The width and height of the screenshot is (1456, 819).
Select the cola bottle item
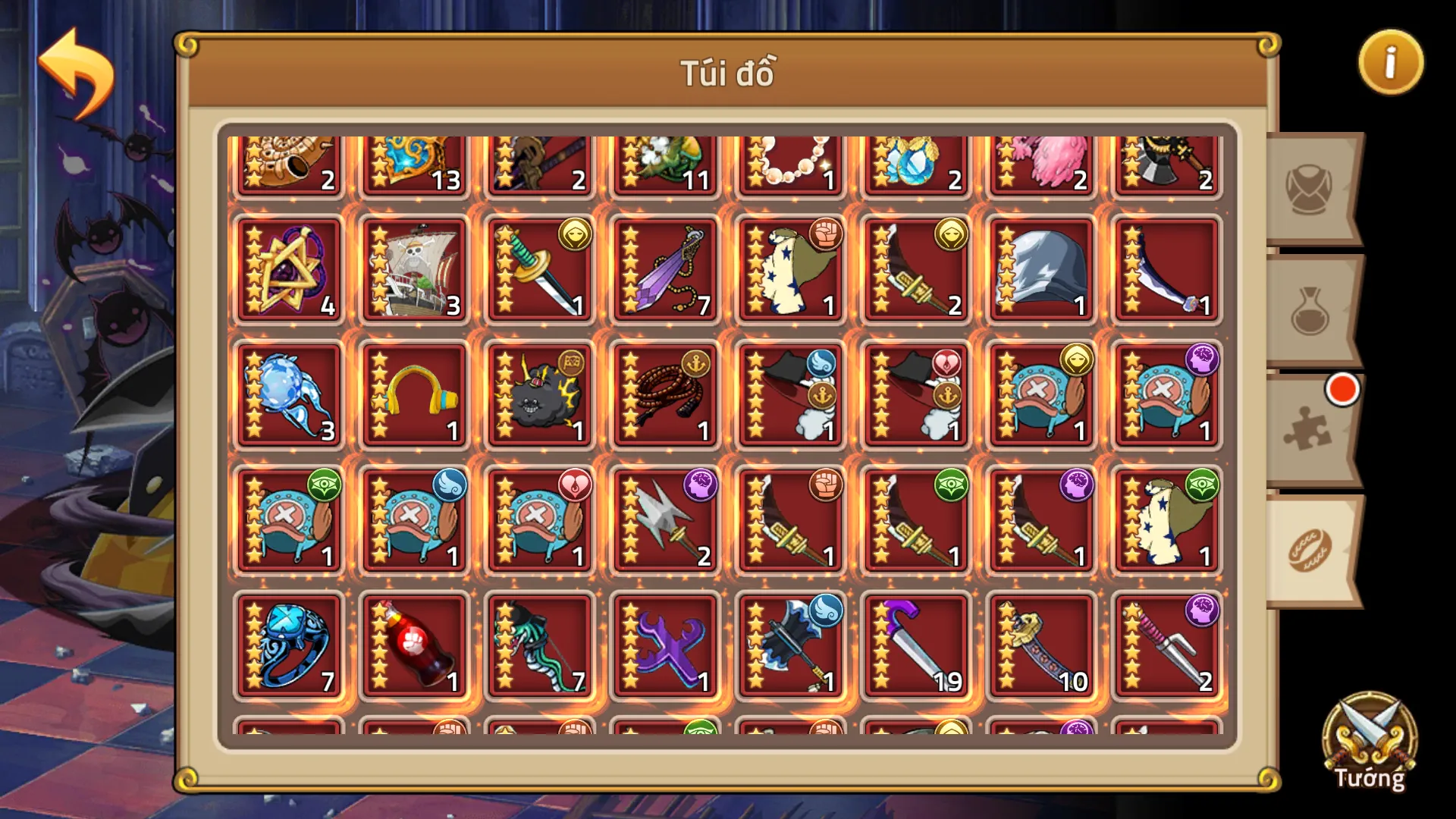coord(413,648)
